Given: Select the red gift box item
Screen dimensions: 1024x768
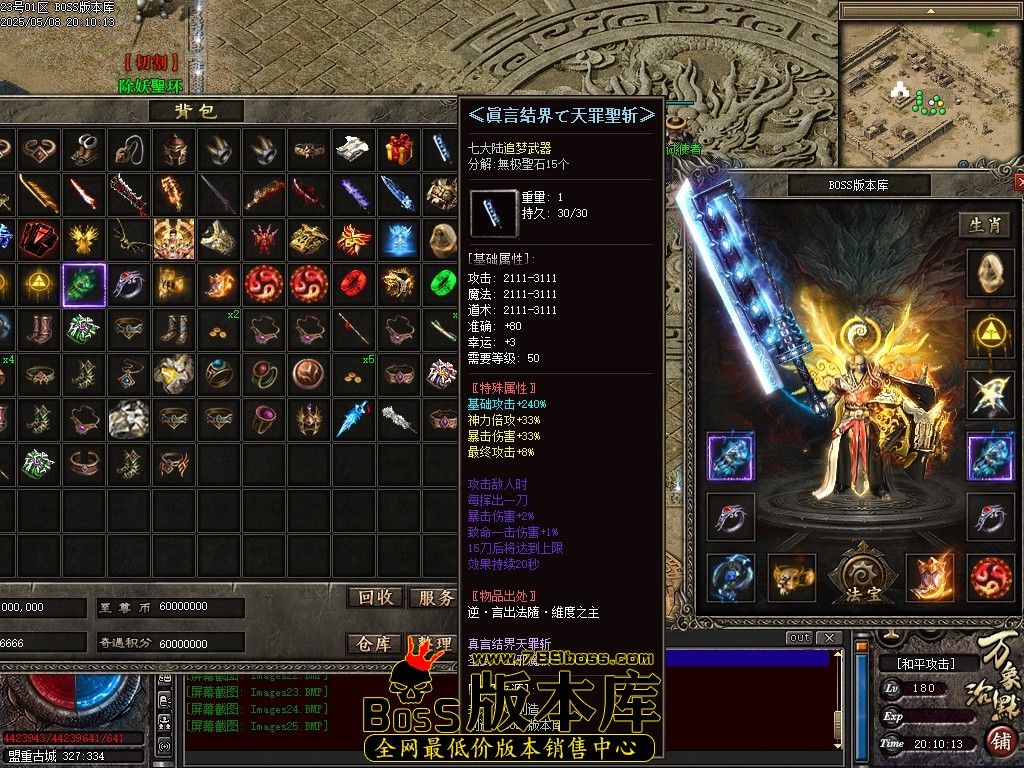Looking at the screenshot, I should (399, 150).
